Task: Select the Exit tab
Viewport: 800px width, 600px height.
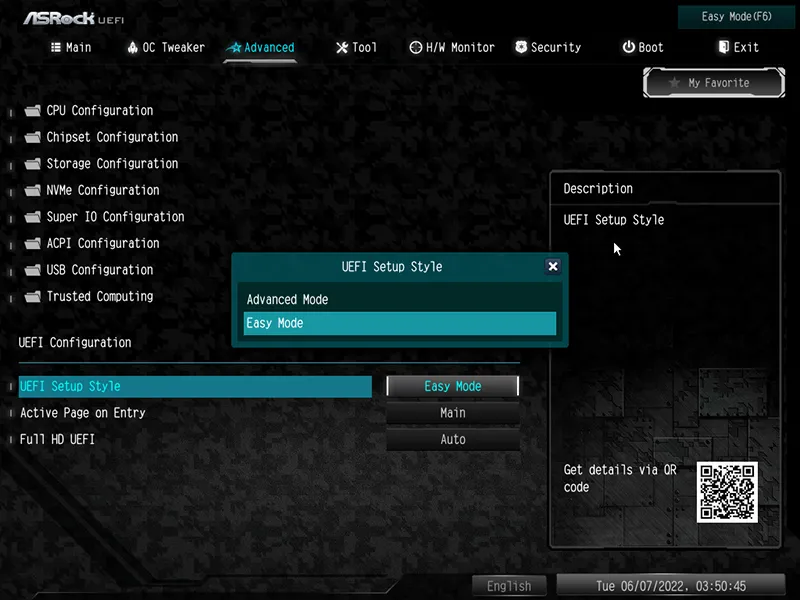Action: click(x=738, y=47)
